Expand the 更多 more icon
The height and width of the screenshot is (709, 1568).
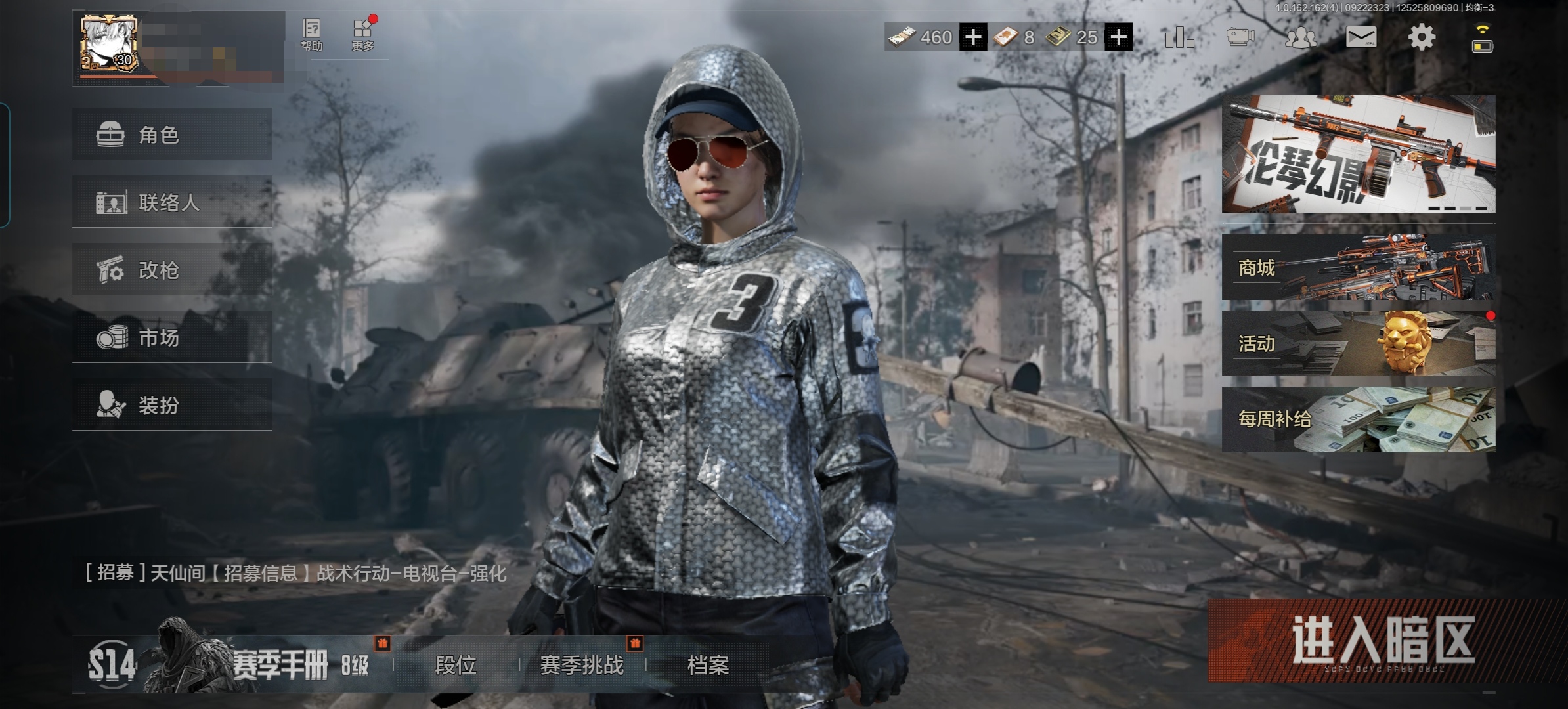pos(362,35)
